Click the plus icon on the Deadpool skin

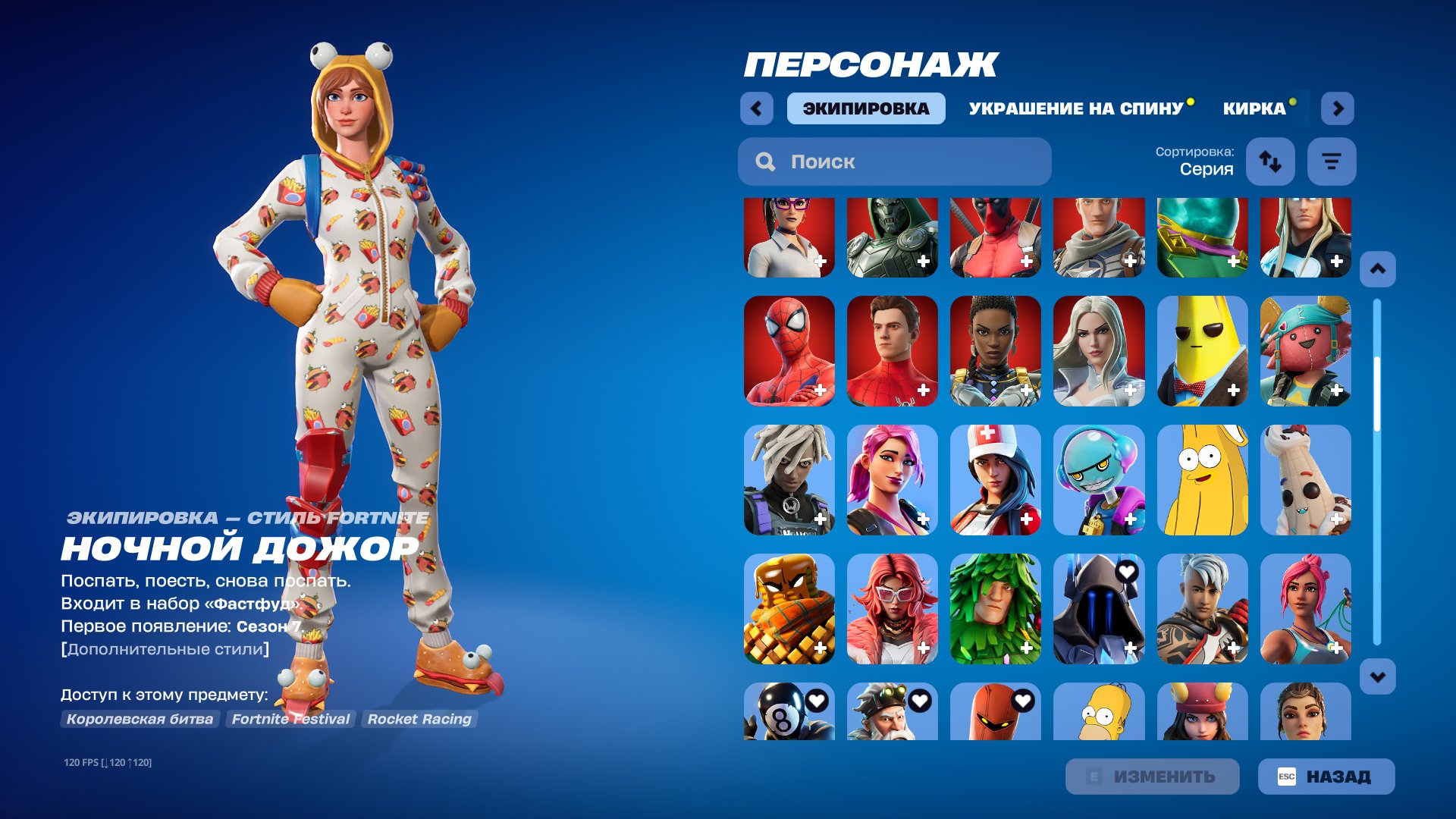tap(1027, 262)
